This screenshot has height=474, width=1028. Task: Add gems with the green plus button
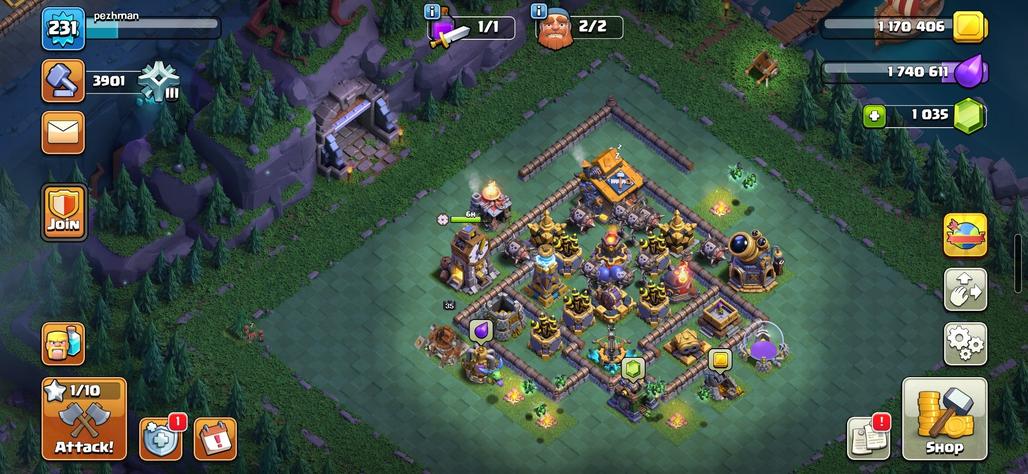(876, 115)
